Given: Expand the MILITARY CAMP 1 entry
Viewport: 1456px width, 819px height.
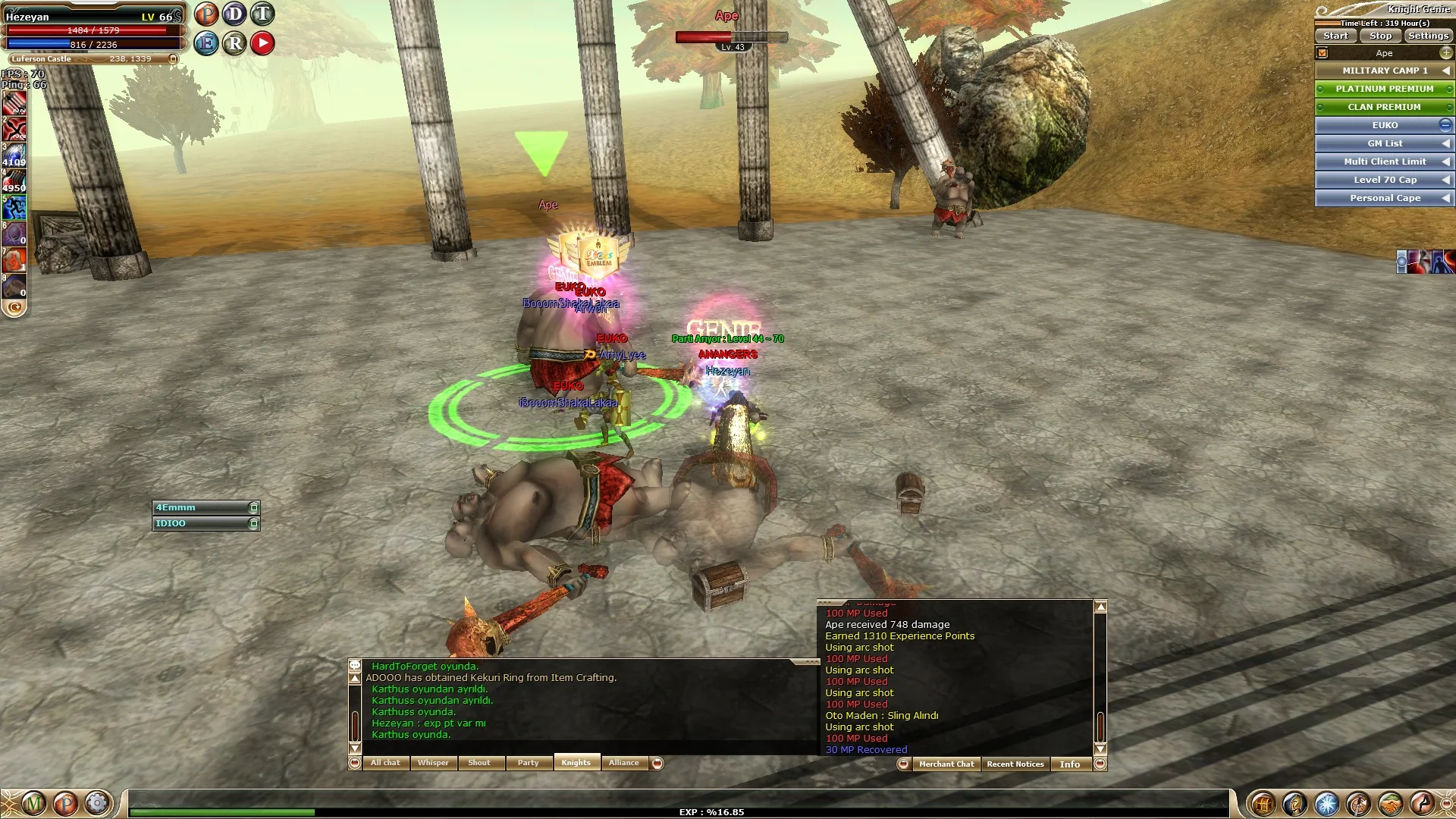Looking at the screenshot, I should (1384, 71).
